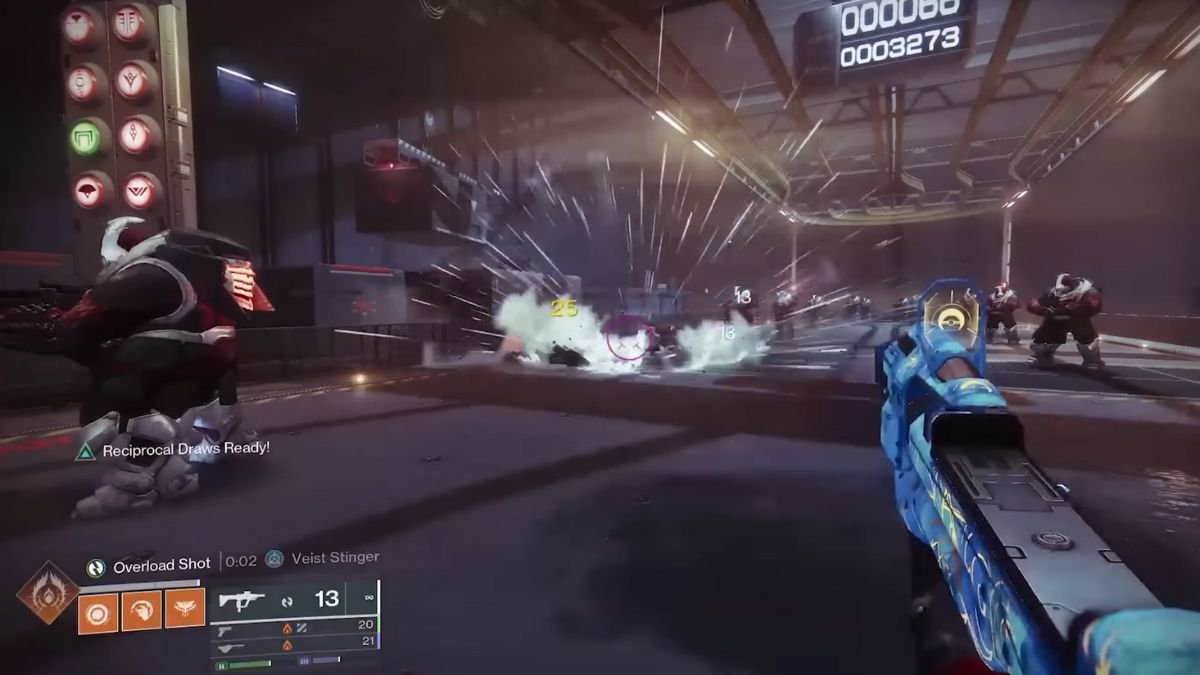Activate the flaming Super ability diamond icon
The height and width of the screenshot is (675, 1200).
(47, 592)
